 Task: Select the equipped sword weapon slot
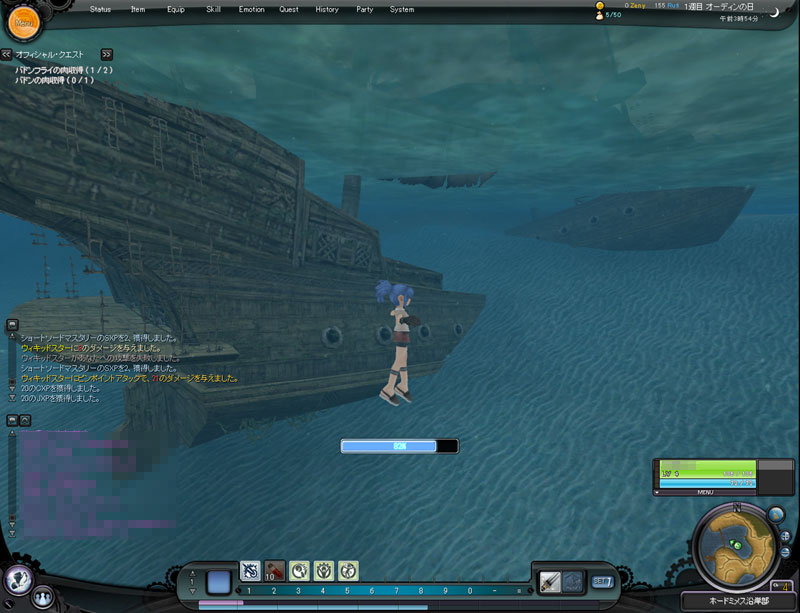(x=549, y=581)
